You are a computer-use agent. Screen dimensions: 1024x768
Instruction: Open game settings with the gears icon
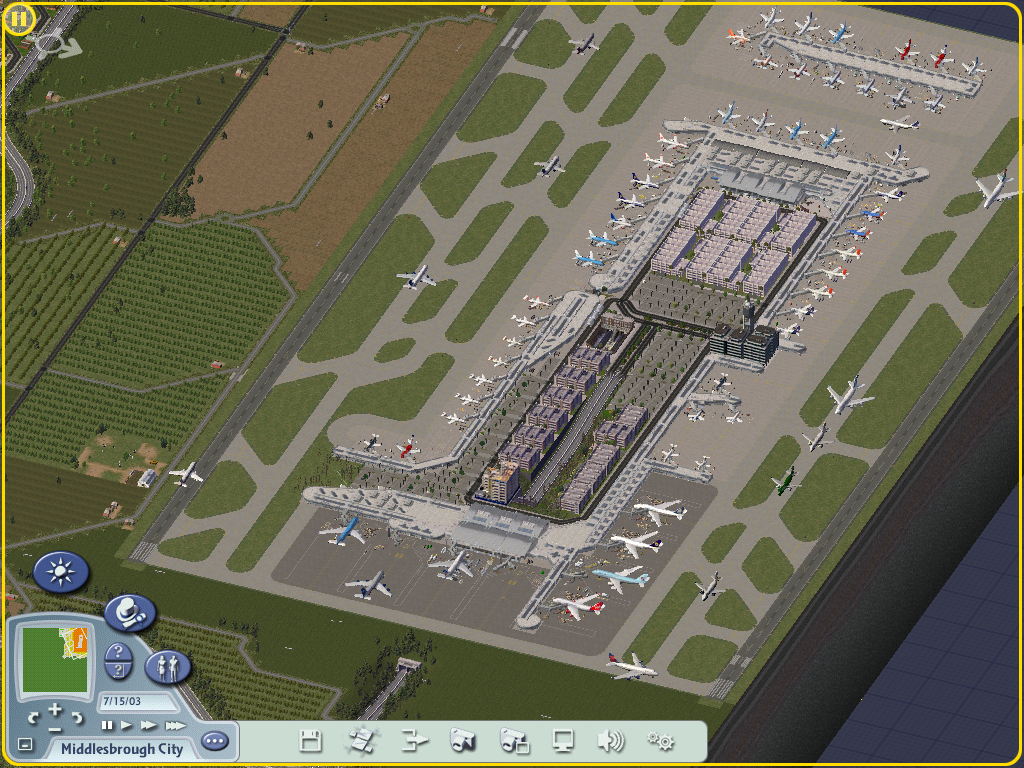pos(660,741)
